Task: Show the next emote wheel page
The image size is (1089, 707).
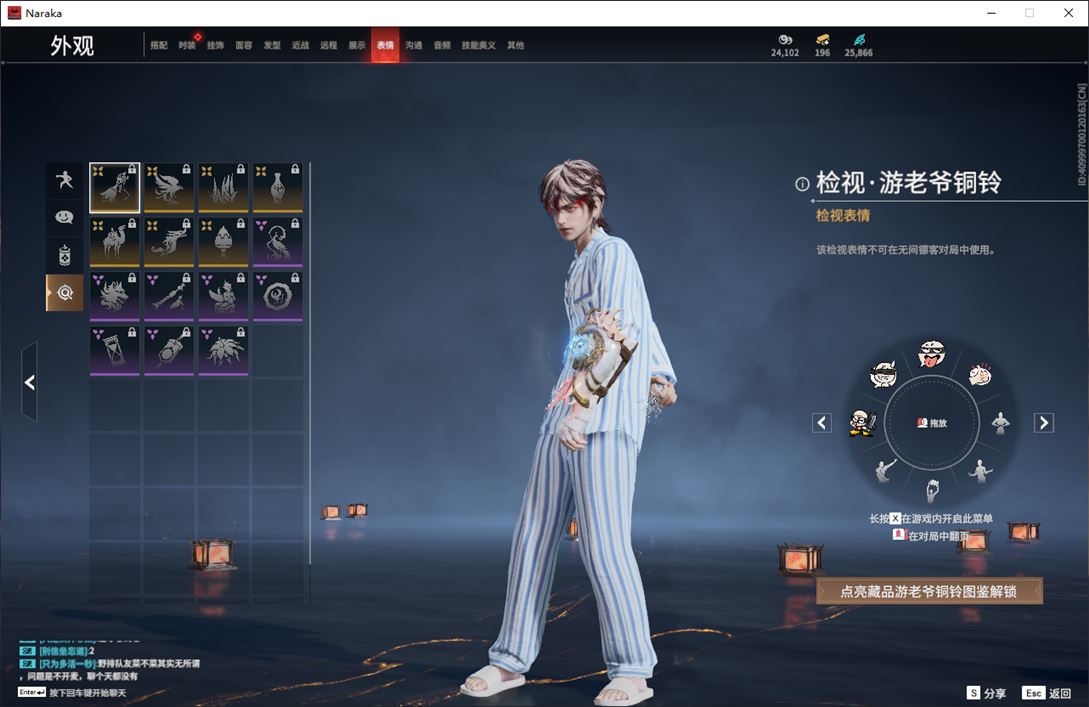Action: point(1044,423)
